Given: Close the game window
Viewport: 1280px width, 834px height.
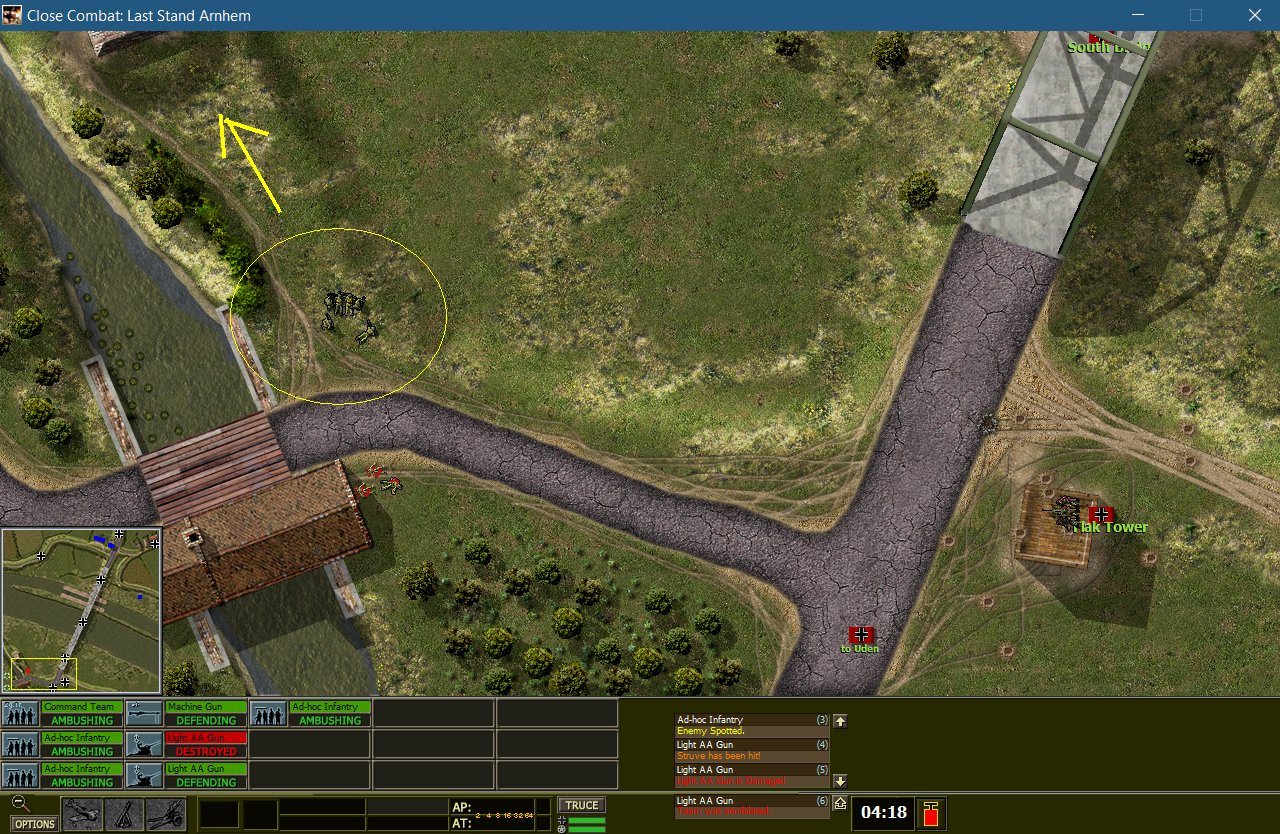Looking at the screenshot, I should (1254, 15).
